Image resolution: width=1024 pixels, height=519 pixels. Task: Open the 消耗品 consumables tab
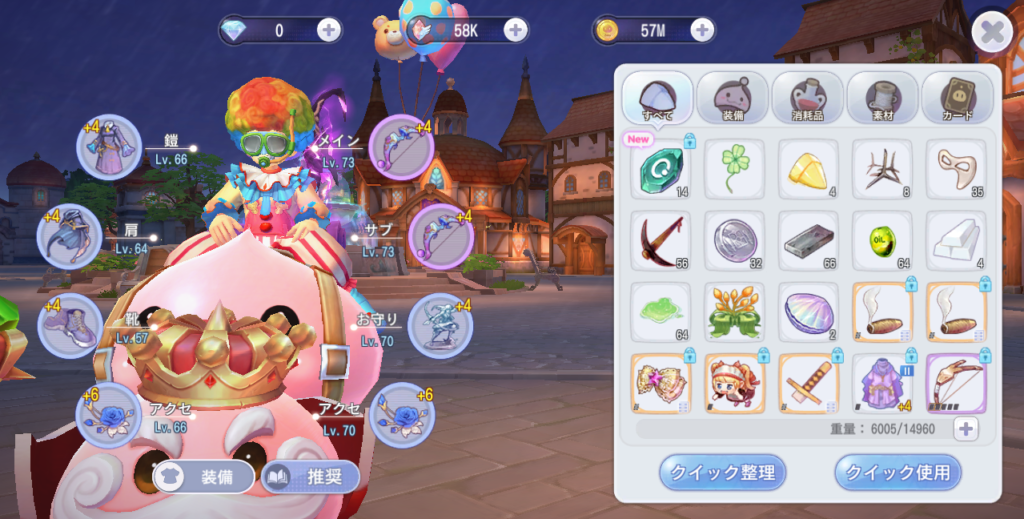pyautogui.click(x=807, y=99)
